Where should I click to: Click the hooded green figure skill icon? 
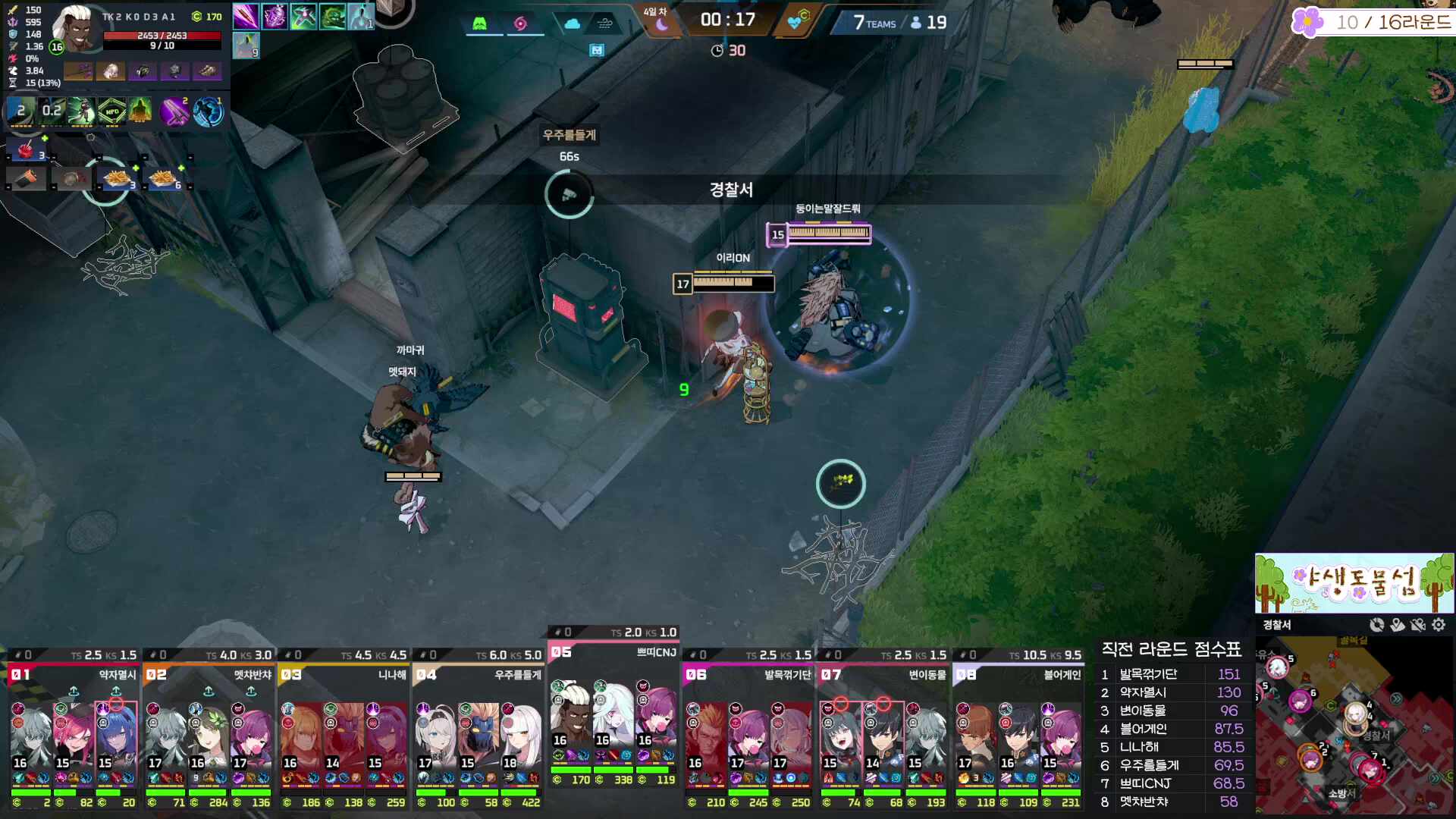tap(141, 112)
